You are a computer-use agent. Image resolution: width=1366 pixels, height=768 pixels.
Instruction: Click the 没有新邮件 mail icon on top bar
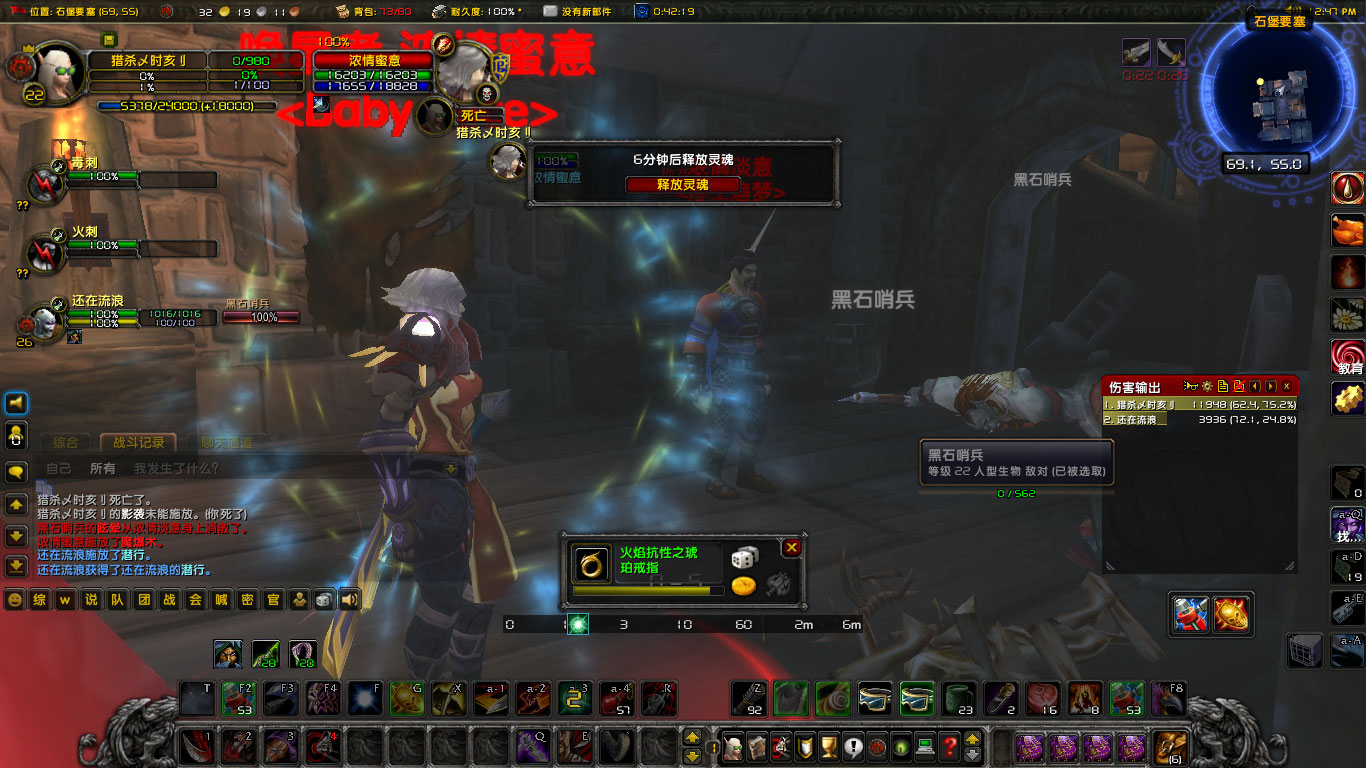pyautogui.click(x=548, y=12)
